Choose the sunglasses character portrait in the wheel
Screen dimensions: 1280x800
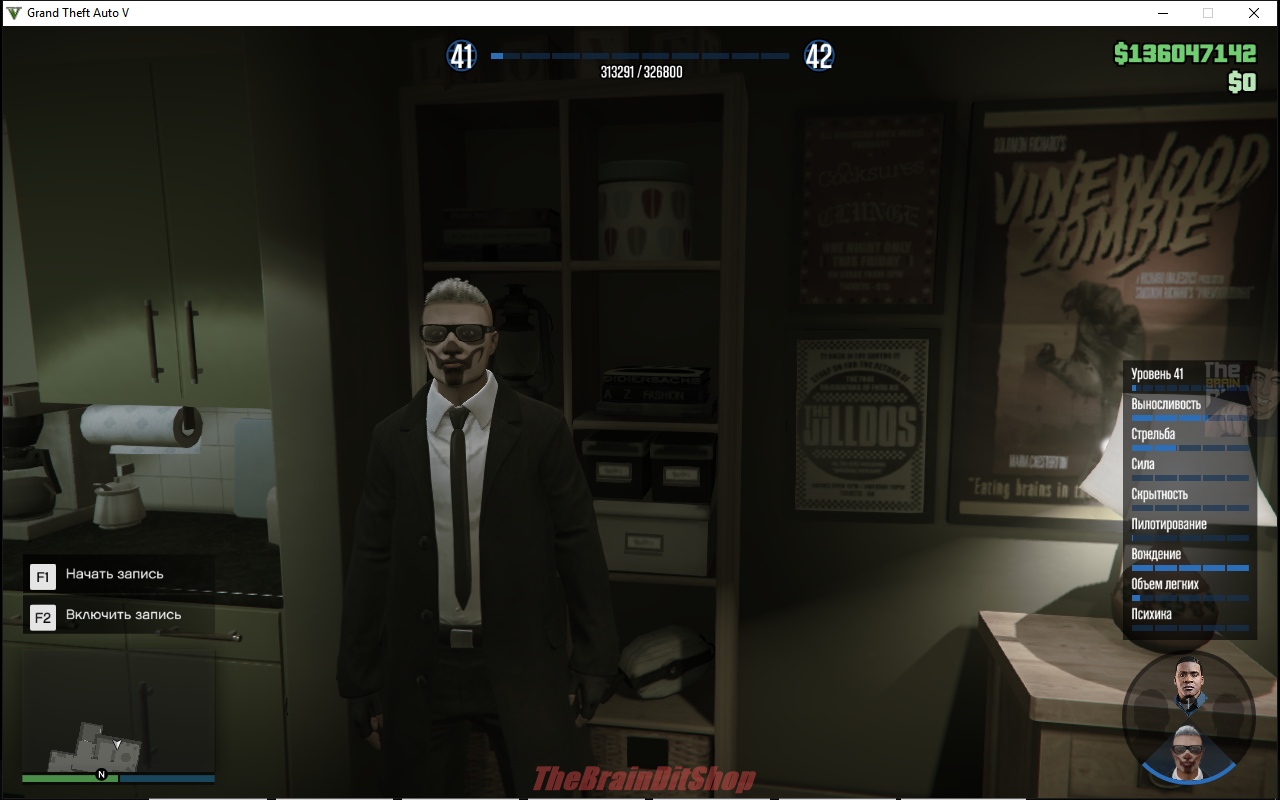tap(1188, 748)
